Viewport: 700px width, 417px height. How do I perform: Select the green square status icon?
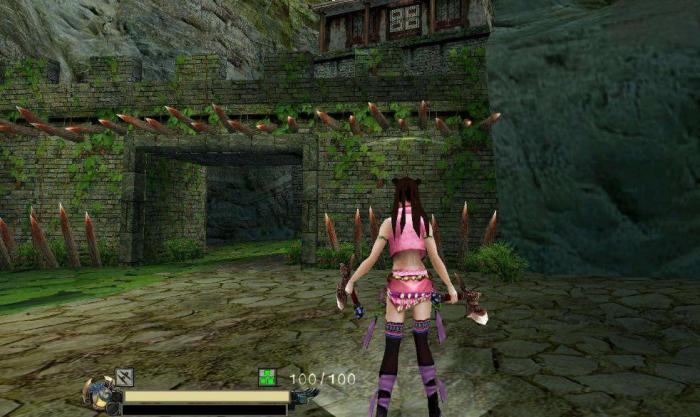pyautogui.click(x=267, y=377)
